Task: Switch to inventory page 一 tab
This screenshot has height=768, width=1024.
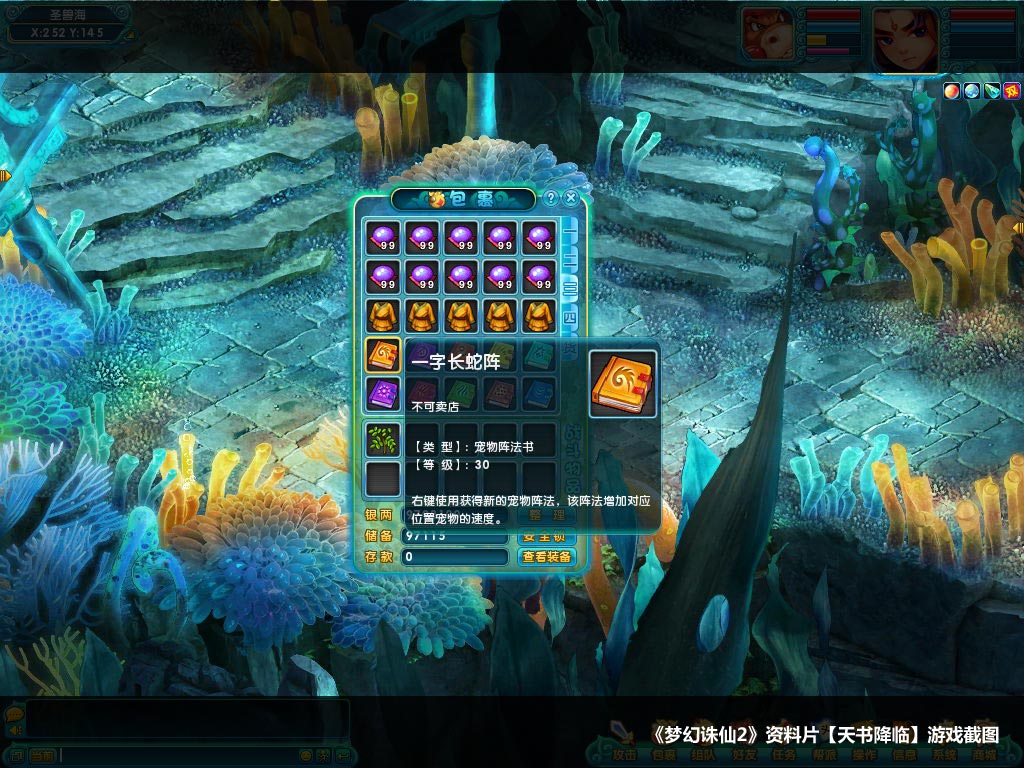Action: (569, 231)
